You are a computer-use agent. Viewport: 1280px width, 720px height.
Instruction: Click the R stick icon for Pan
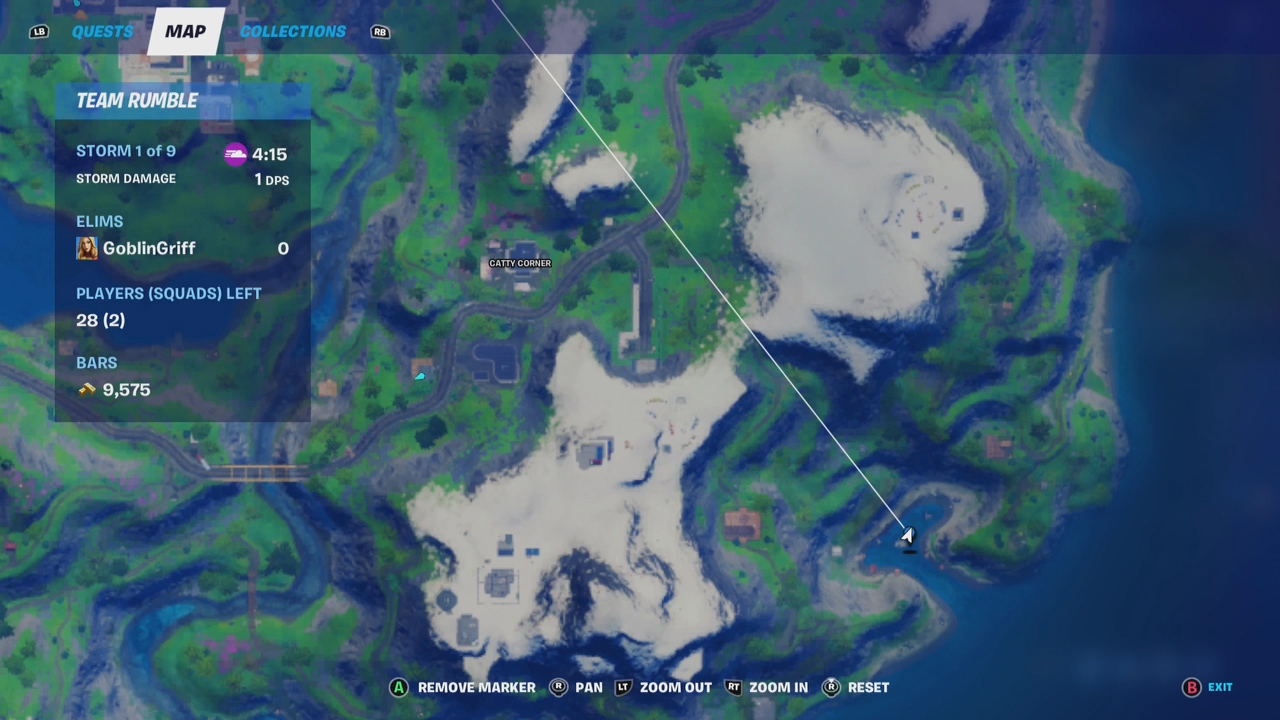coord(558,687)
